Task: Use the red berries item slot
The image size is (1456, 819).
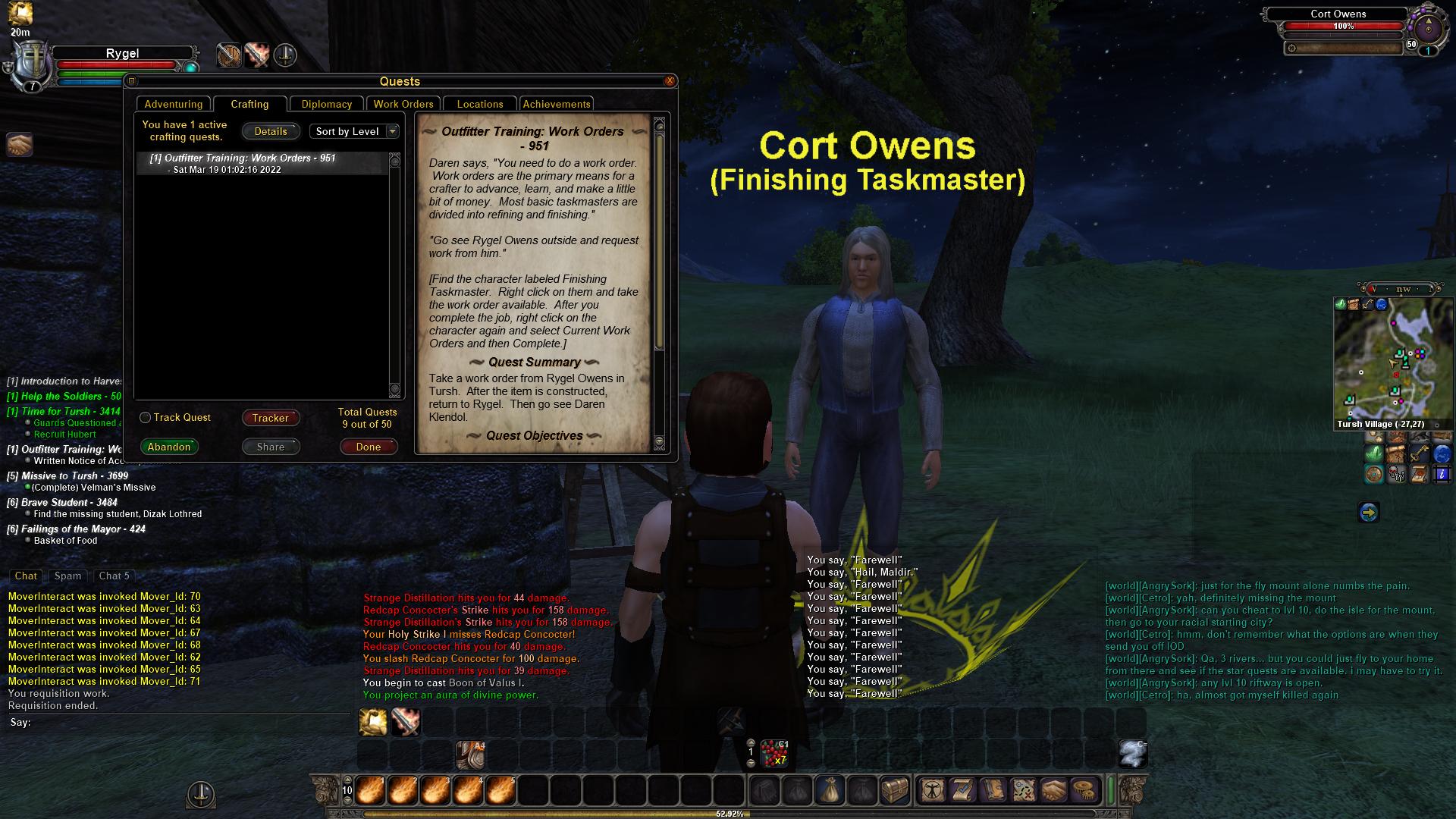Action: pyautogui.click(x=774, y=753)
